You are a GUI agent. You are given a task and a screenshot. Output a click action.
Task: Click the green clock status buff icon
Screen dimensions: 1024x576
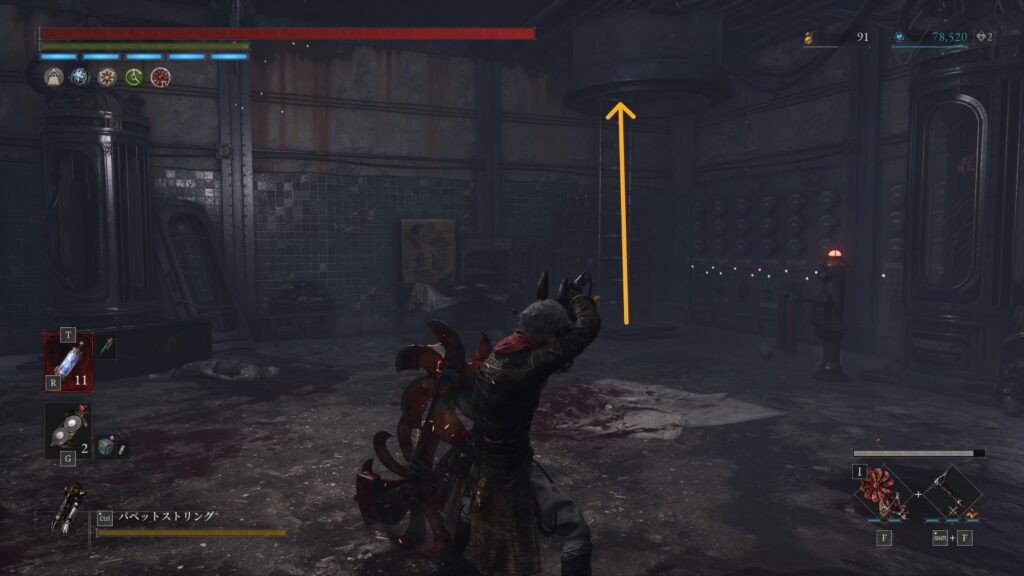(x=133, y=77)
